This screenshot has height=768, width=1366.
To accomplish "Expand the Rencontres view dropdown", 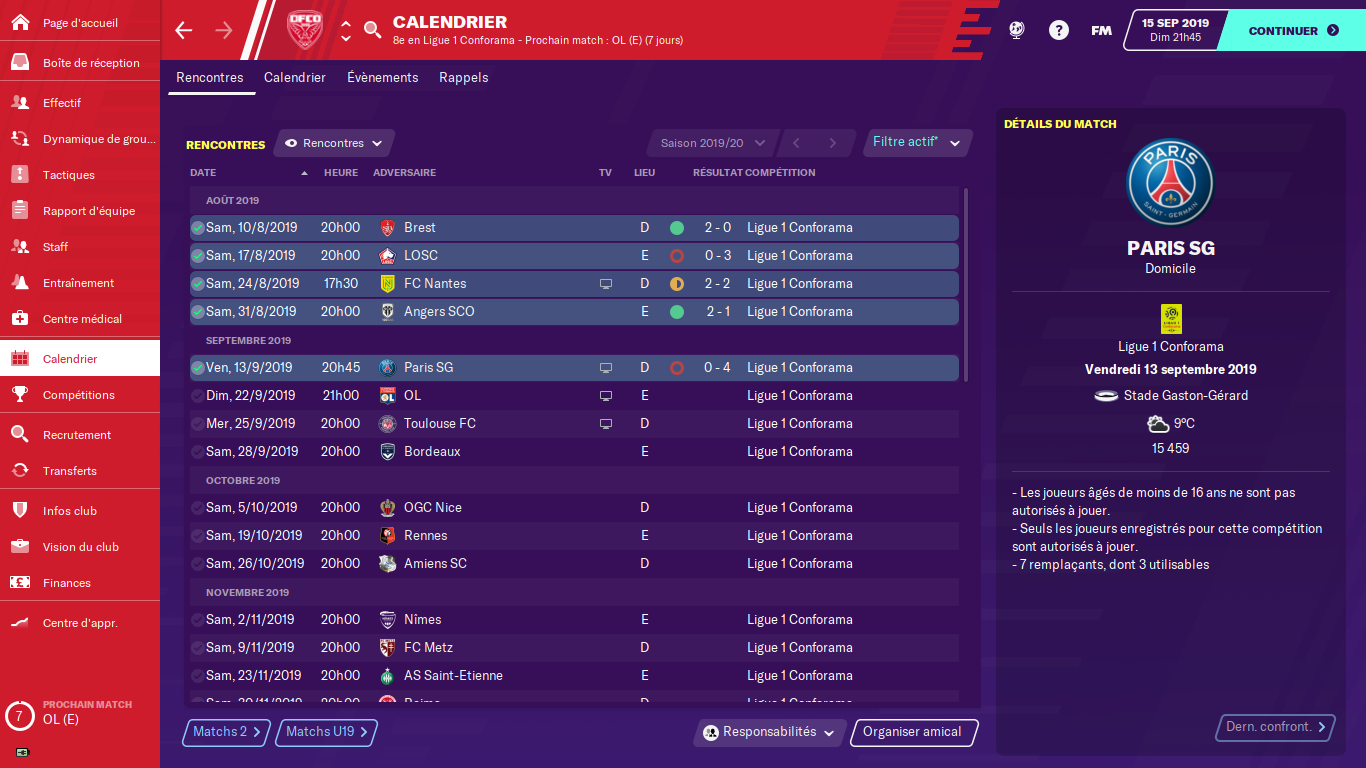I will coord(334,143).
